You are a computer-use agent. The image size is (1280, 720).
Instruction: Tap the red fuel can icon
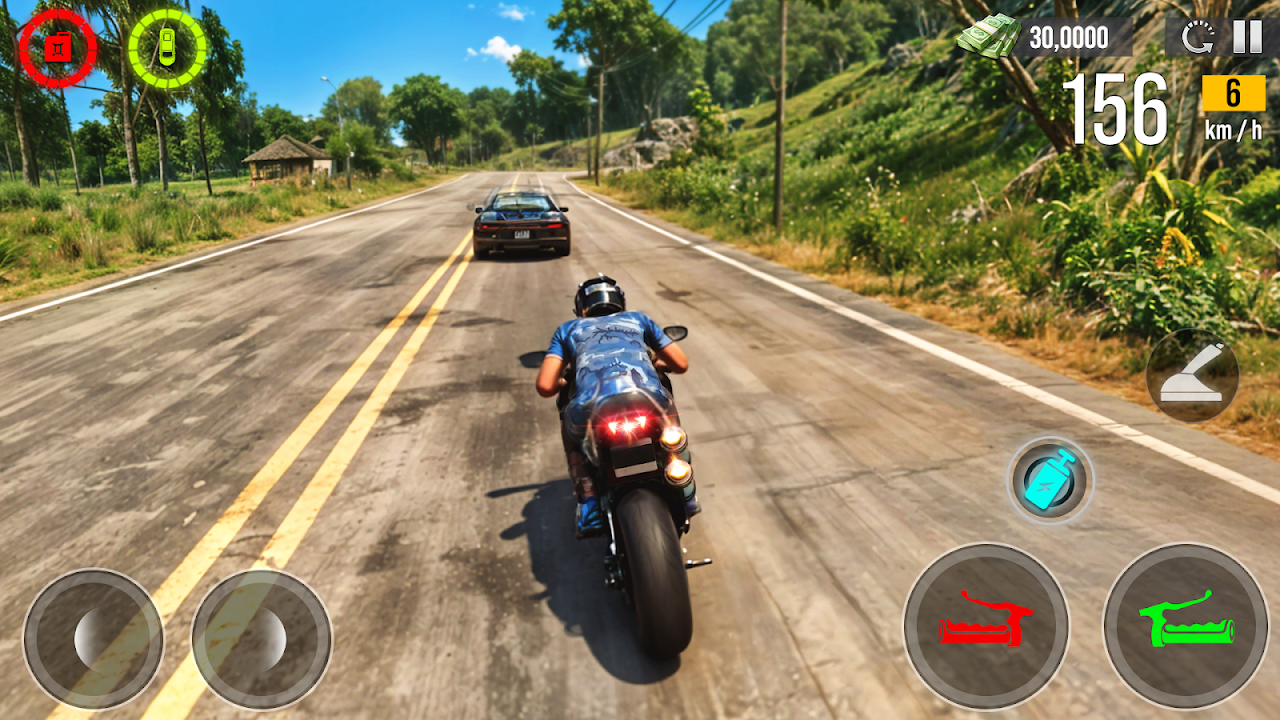click(58, 47)
